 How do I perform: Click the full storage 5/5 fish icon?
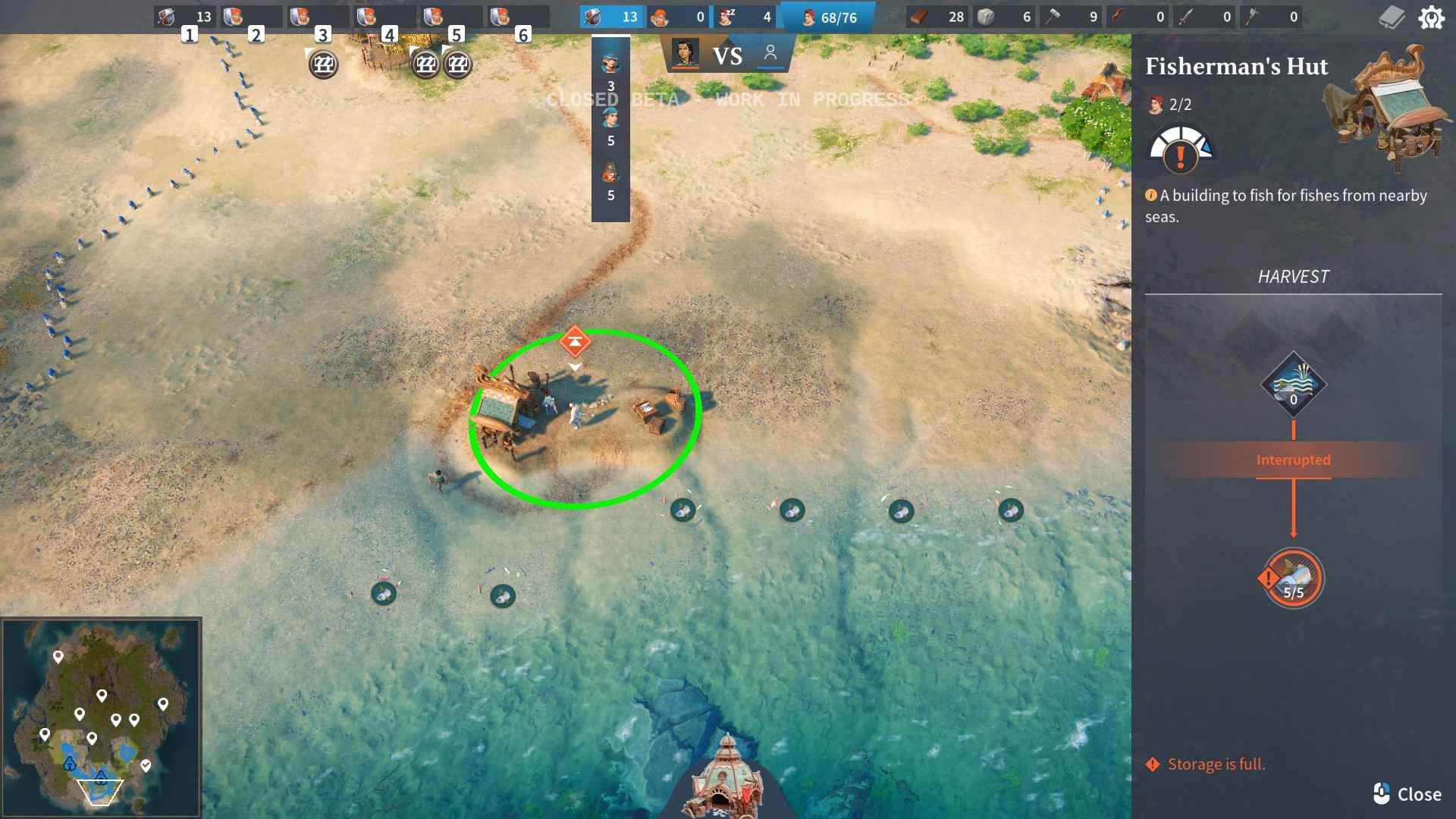point(1294,579)
